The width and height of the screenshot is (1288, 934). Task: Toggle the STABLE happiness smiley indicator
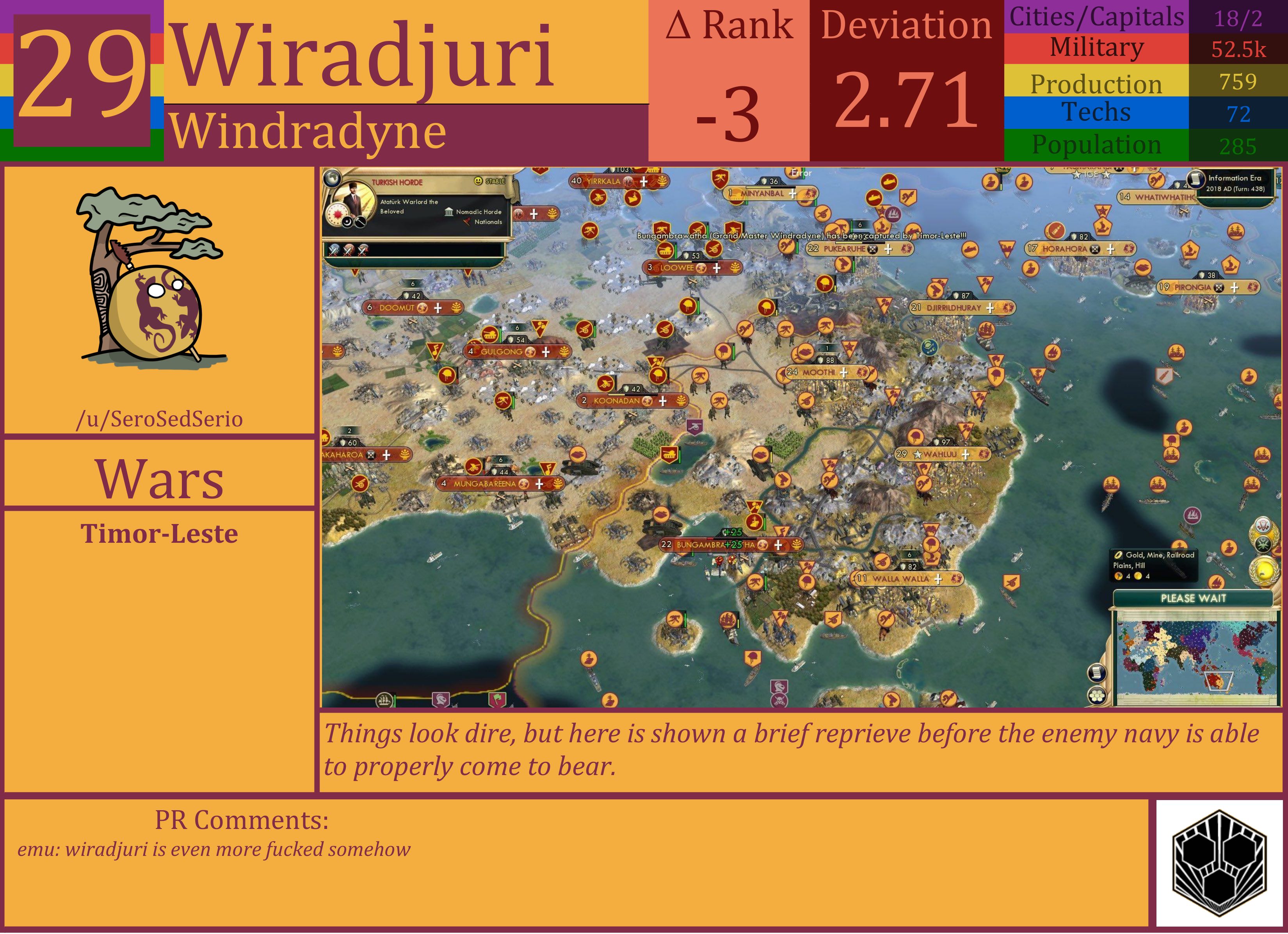pos(479,181)
